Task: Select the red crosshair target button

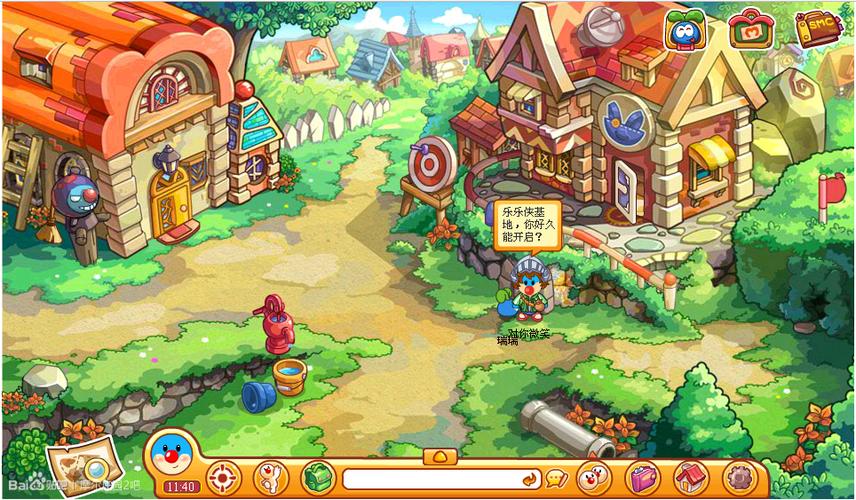Action: pyautogui.click(x=224, y=477)
